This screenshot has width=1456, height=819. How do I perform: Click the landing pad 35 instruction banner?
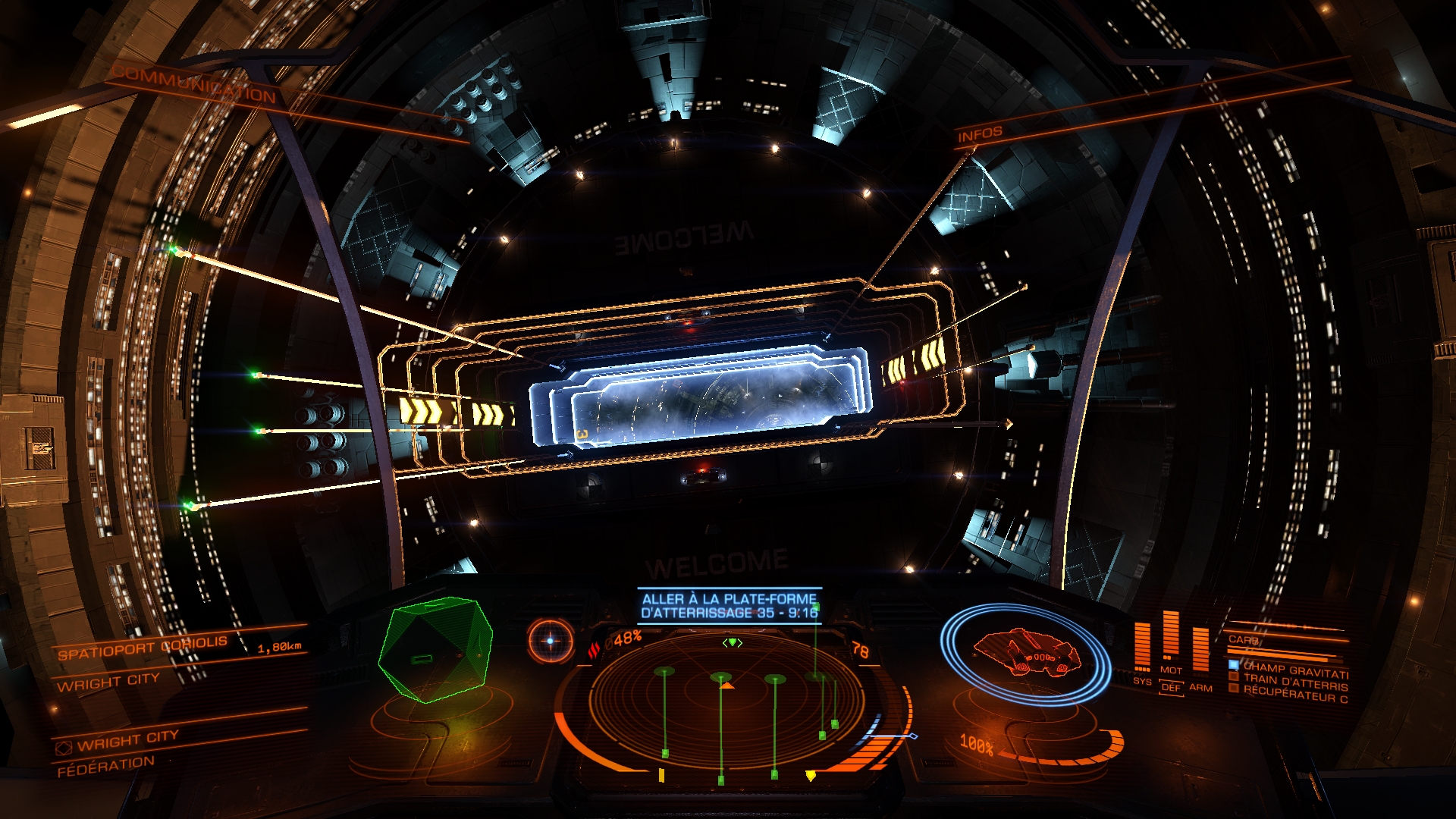click(729, 606)
